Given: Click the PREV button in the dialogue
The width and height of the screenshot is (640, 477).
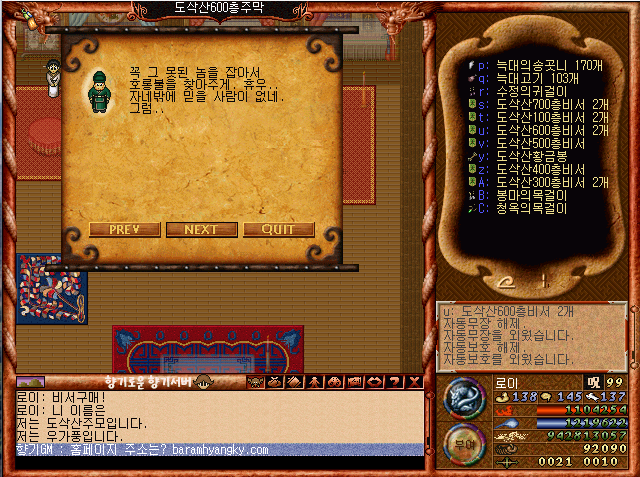Looking at the screenshot, I should pyautogui.click(x=125, y=229).
